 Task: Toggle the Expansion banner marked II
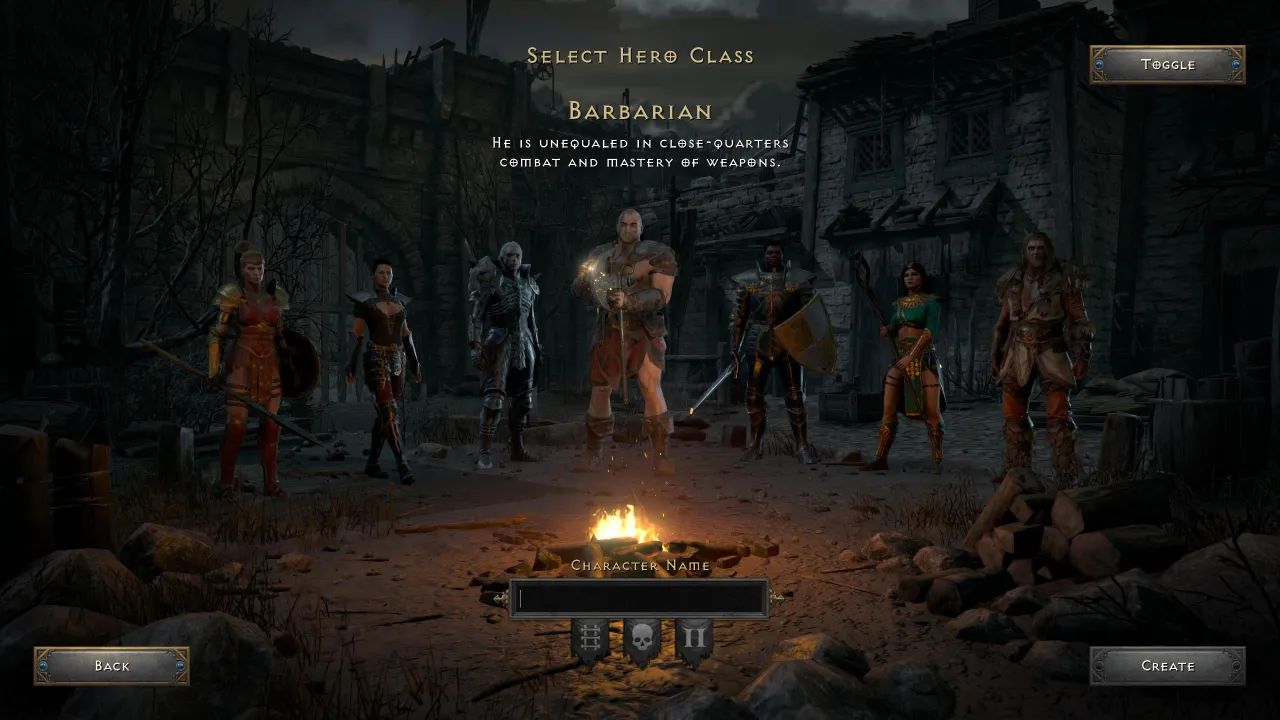(x=695, y=638)
